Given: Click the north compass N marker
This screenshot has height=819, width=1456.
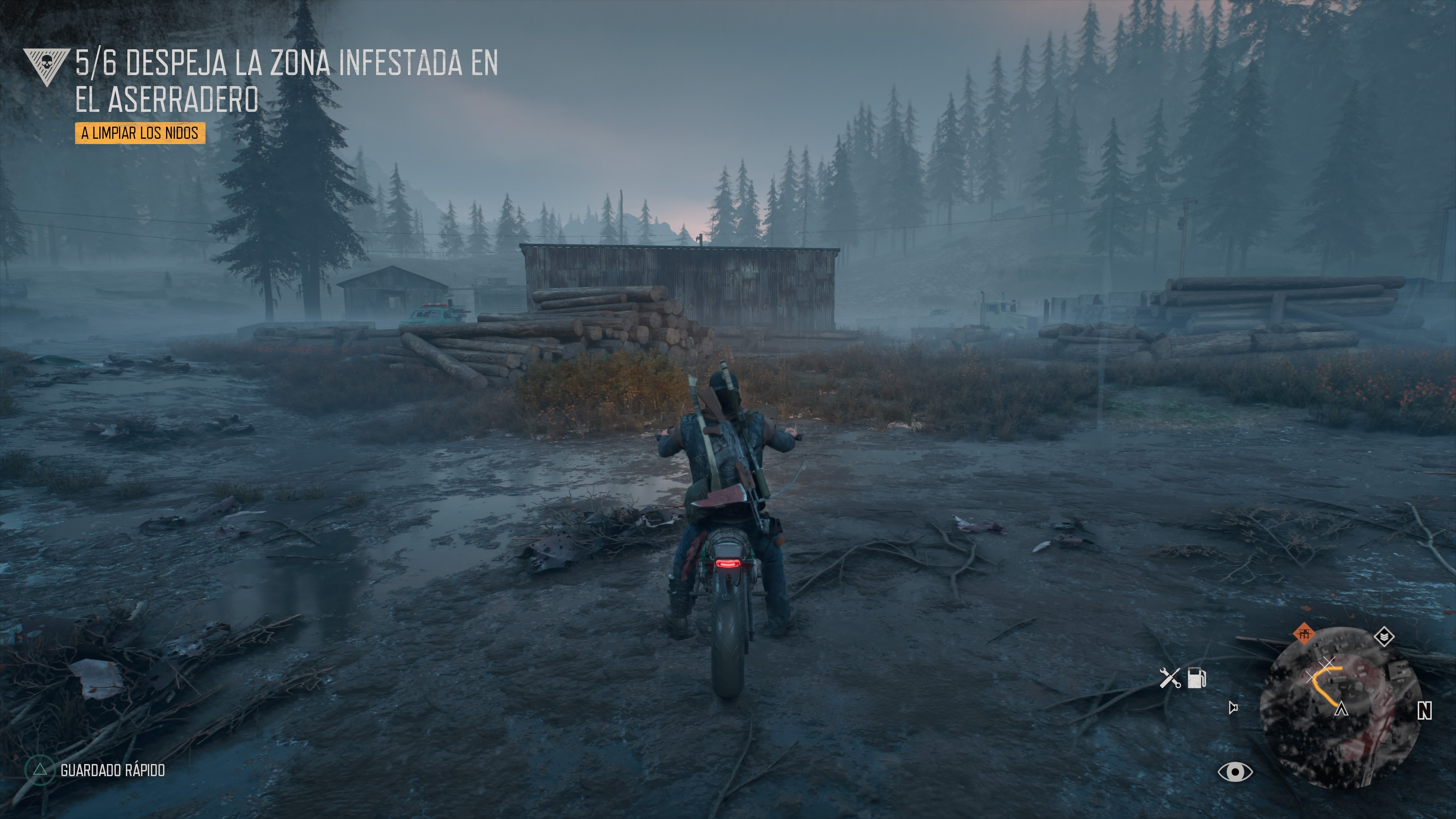Looking at the screenshot, I should (x=1425, y=711).
